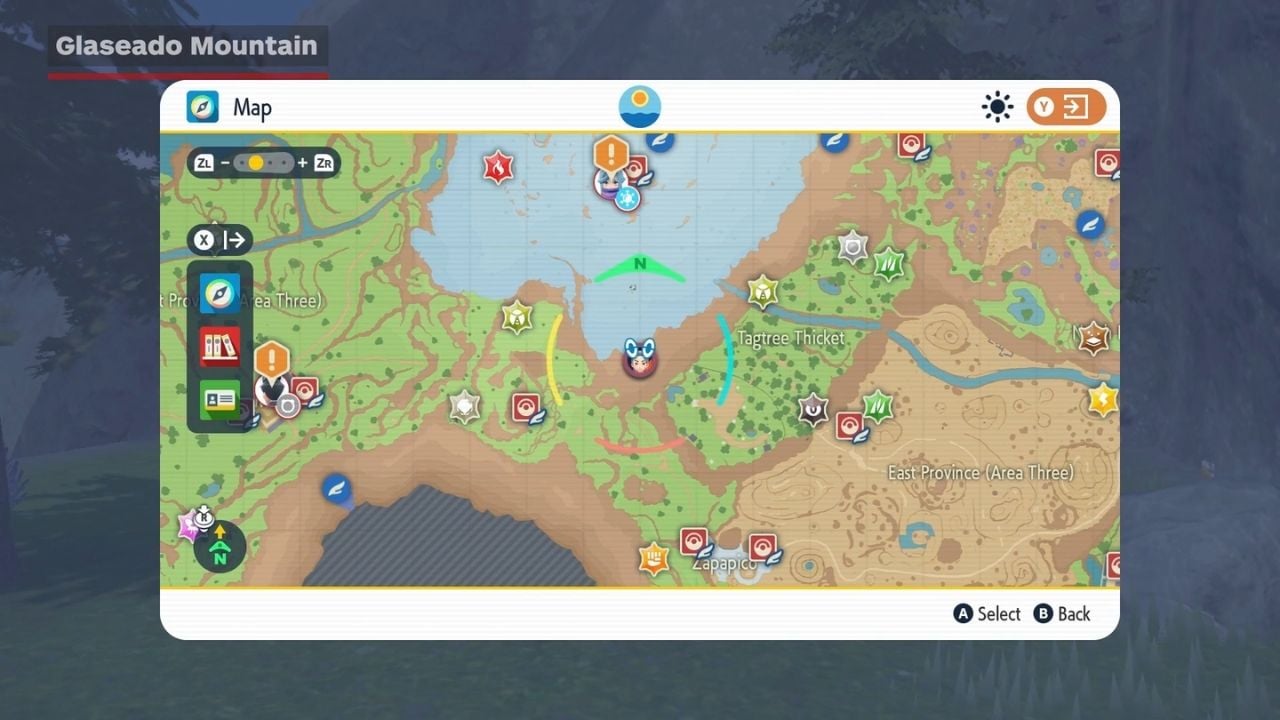Image resolution: width=1280 pixels, height=720 pixels.
Task: Select the red Fire Tera Raid crystal
Action: pyautogui.click(x=498, y=166)
